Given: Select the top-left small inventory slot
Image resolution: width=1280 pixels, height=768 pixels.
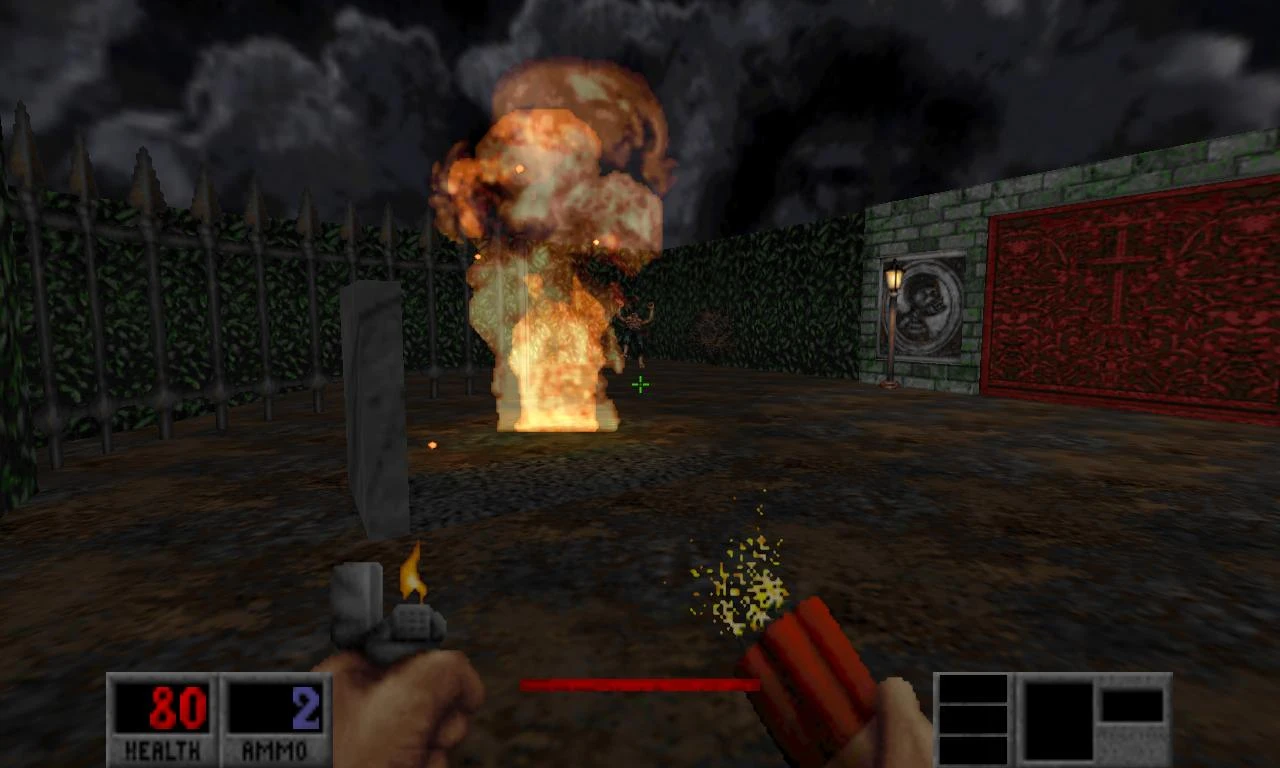Looking at the screenshot, I should (x=975, y=687).
